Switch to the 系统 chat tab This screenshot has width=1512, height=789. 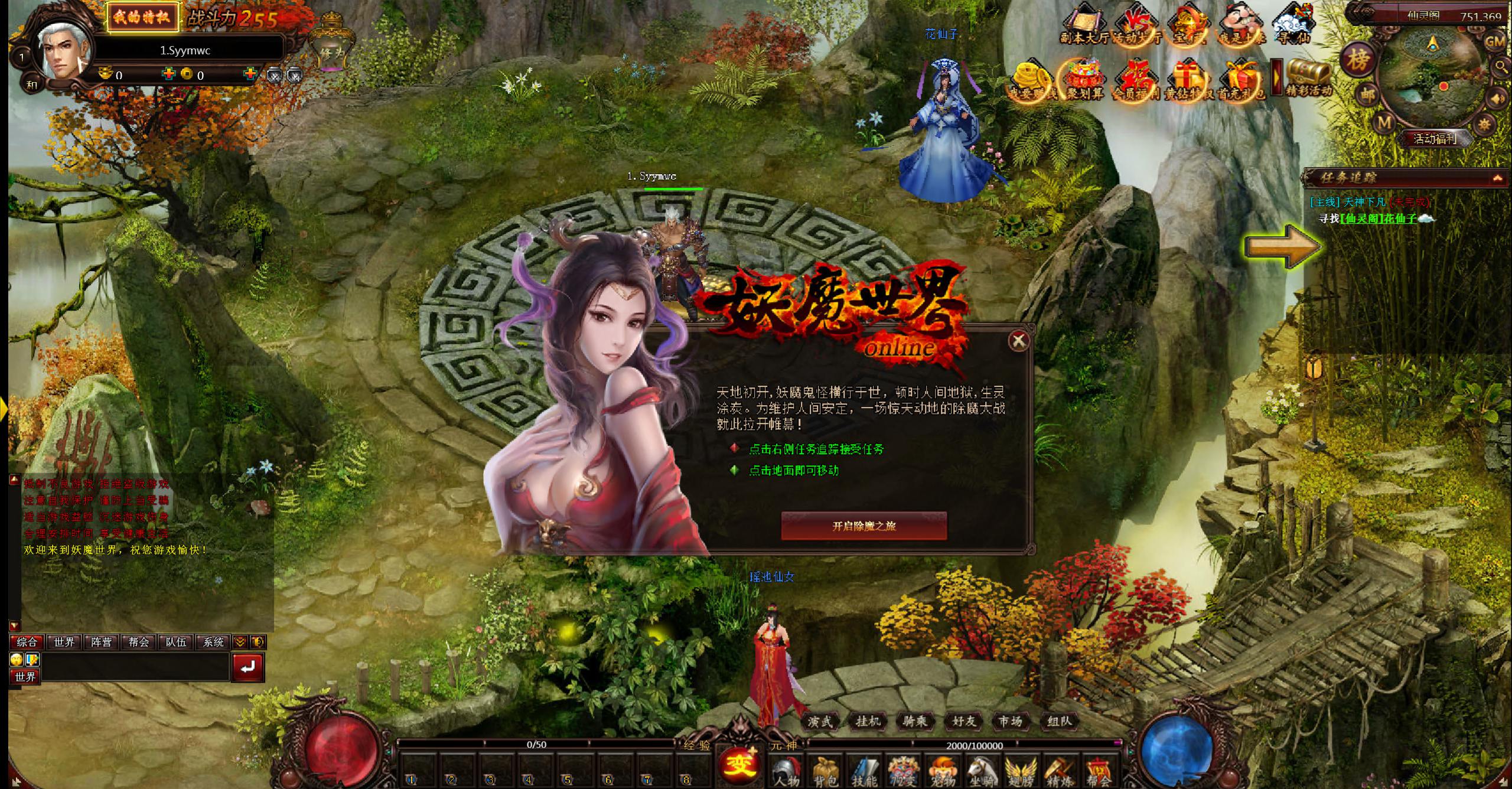tap(214, 642)
